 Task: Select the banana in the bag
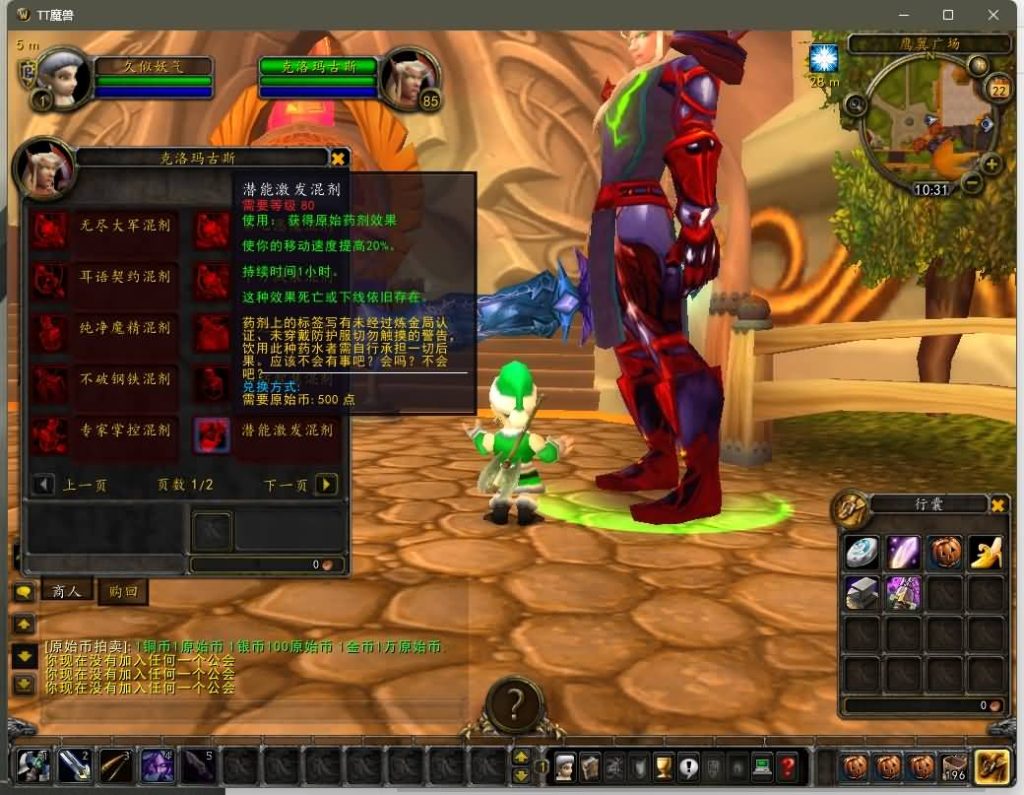pyautogui.click(x=987, y=552)
